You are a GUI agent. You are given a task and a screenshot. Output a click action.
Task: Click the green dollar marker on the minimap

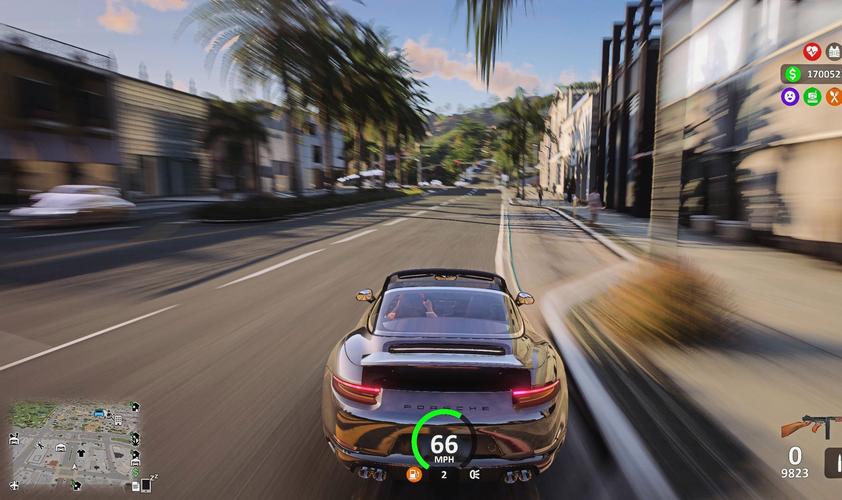tap(135, 472)
